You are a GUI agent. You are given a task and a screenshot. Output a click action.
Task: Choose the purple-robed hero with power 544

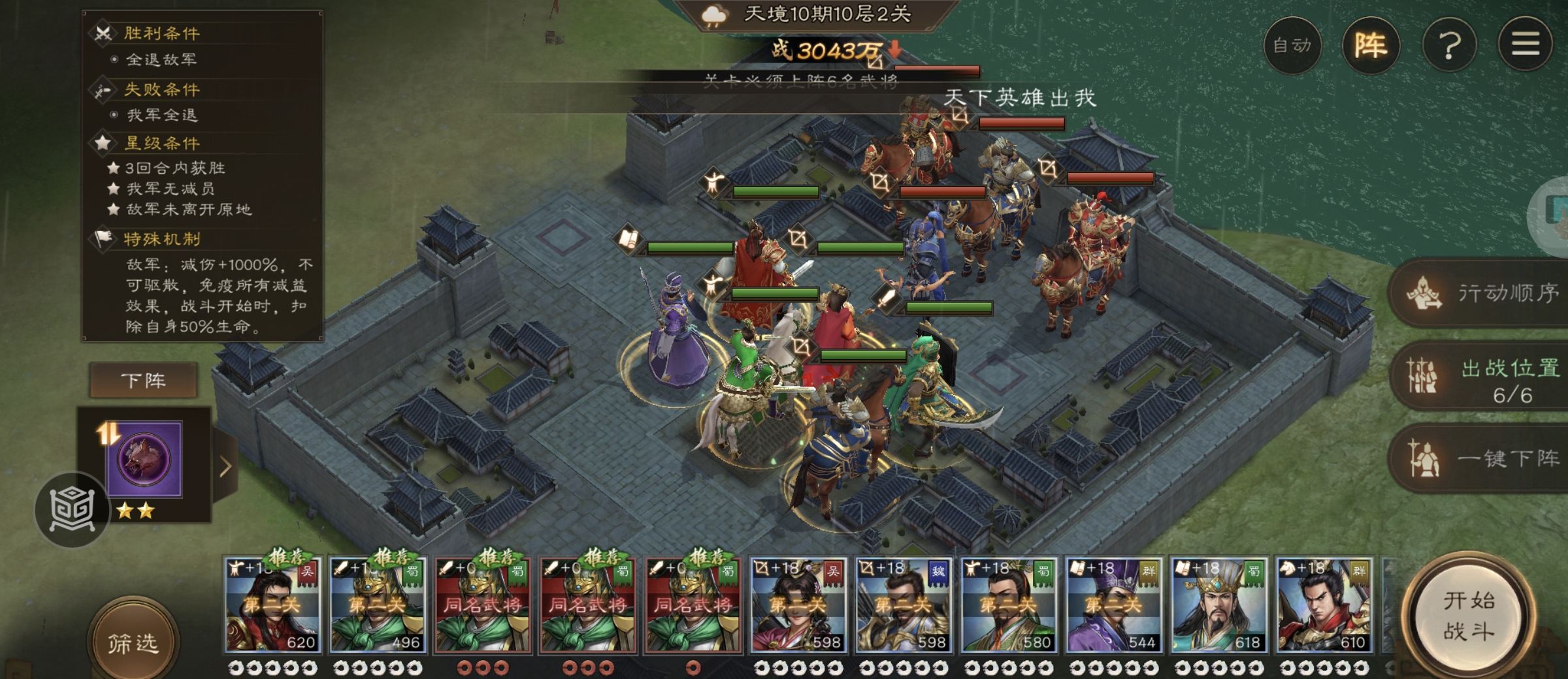click(1113, 605)
